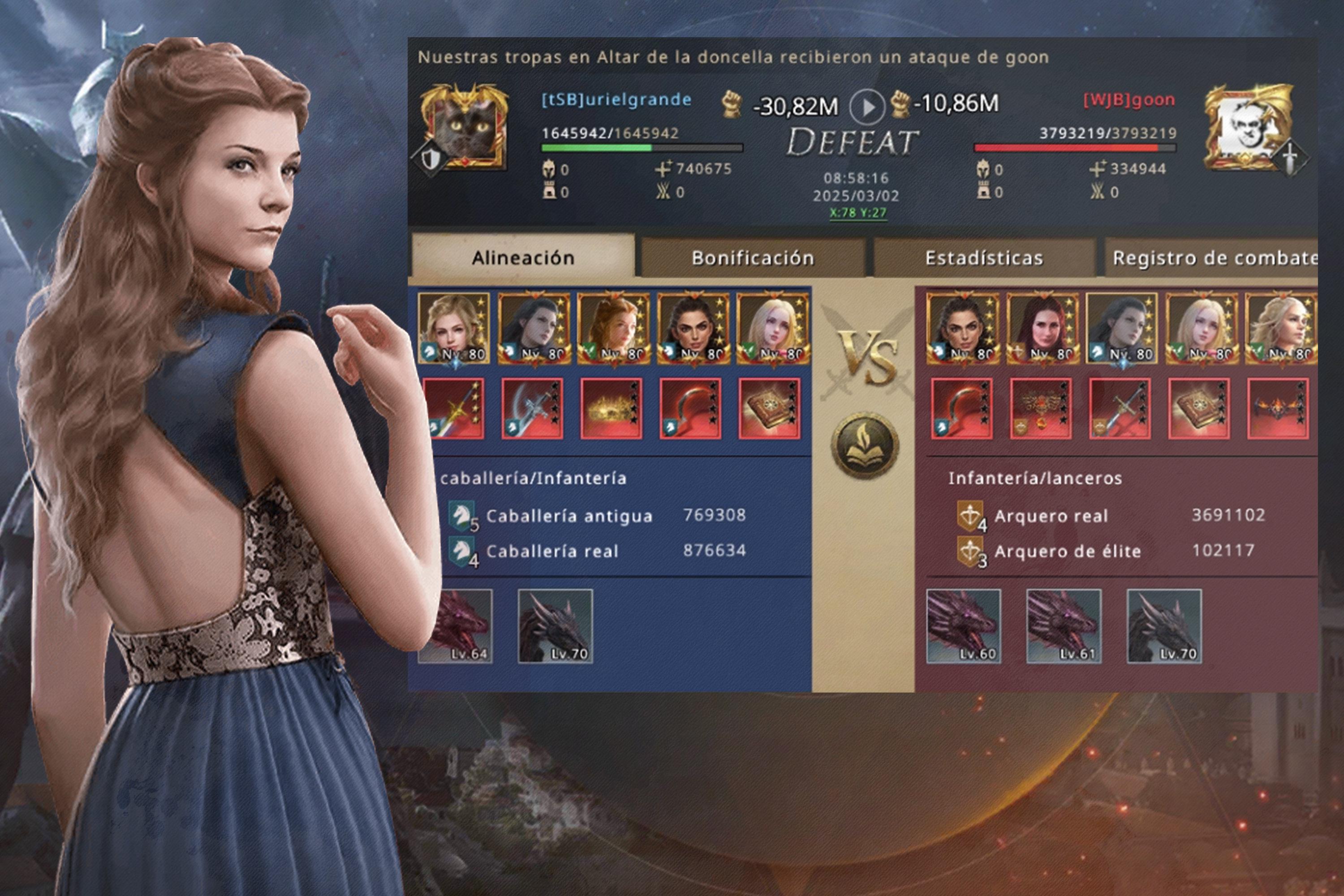
Task: Inspect defender's golden crown equipment
Action: [x=611, y=409]
